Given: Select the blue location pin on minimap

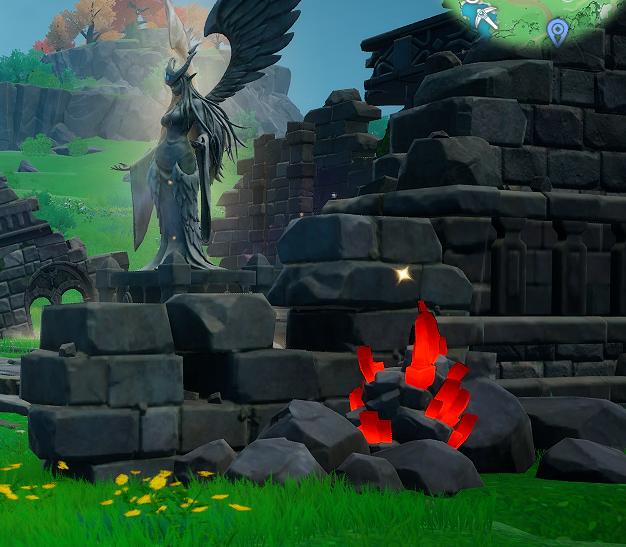Looking at the screenshot, I should click(x=557, y=33).
